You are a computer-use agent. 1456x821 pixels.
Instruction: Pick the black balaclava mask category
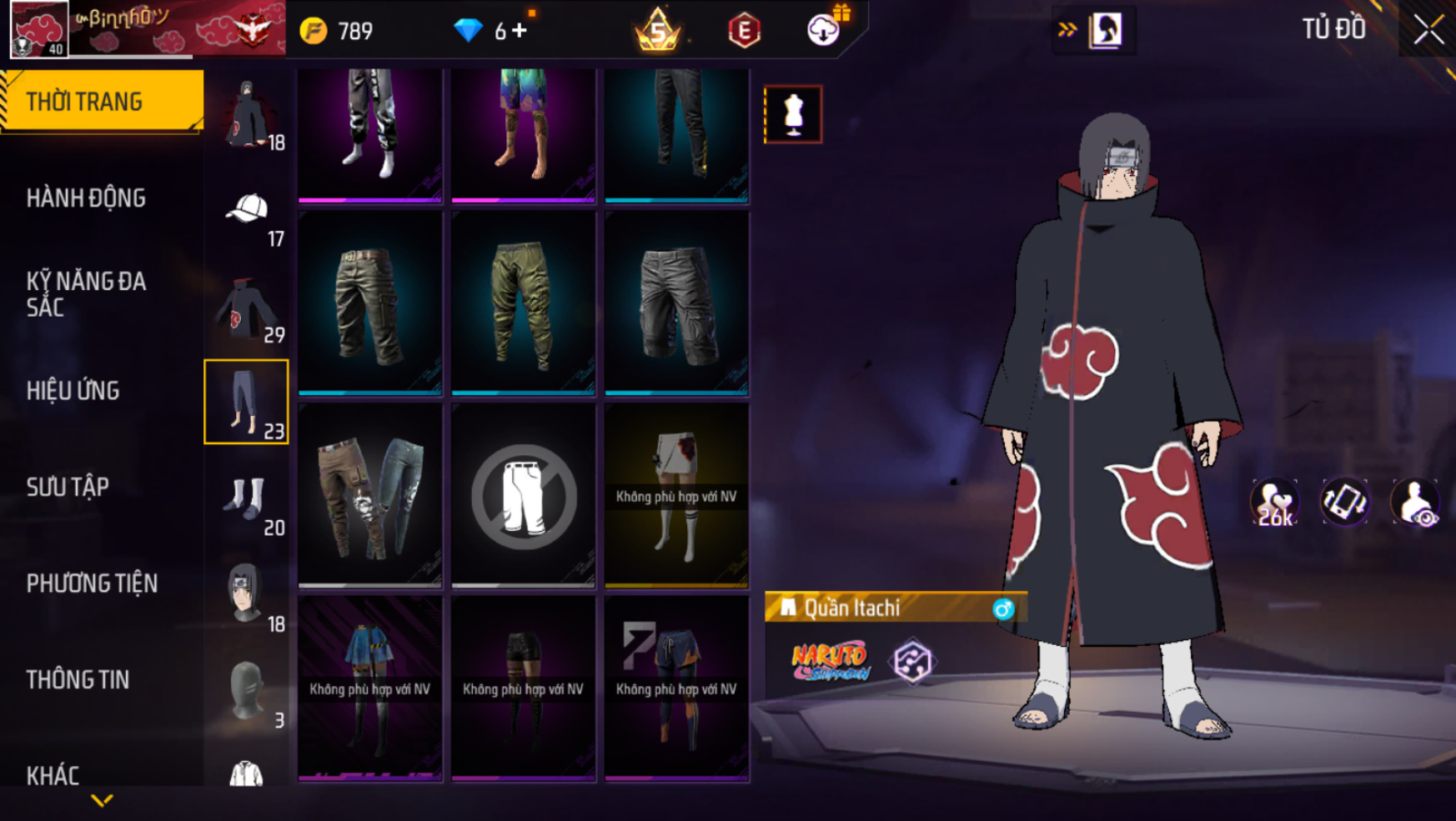pos(246,692)
